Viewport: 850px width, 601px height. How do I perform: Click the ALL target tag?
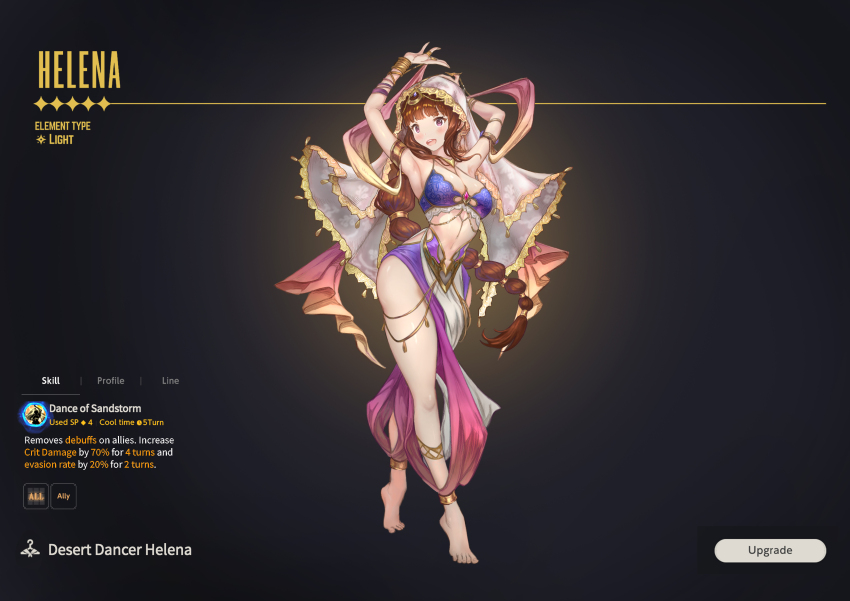pos(36,496)
